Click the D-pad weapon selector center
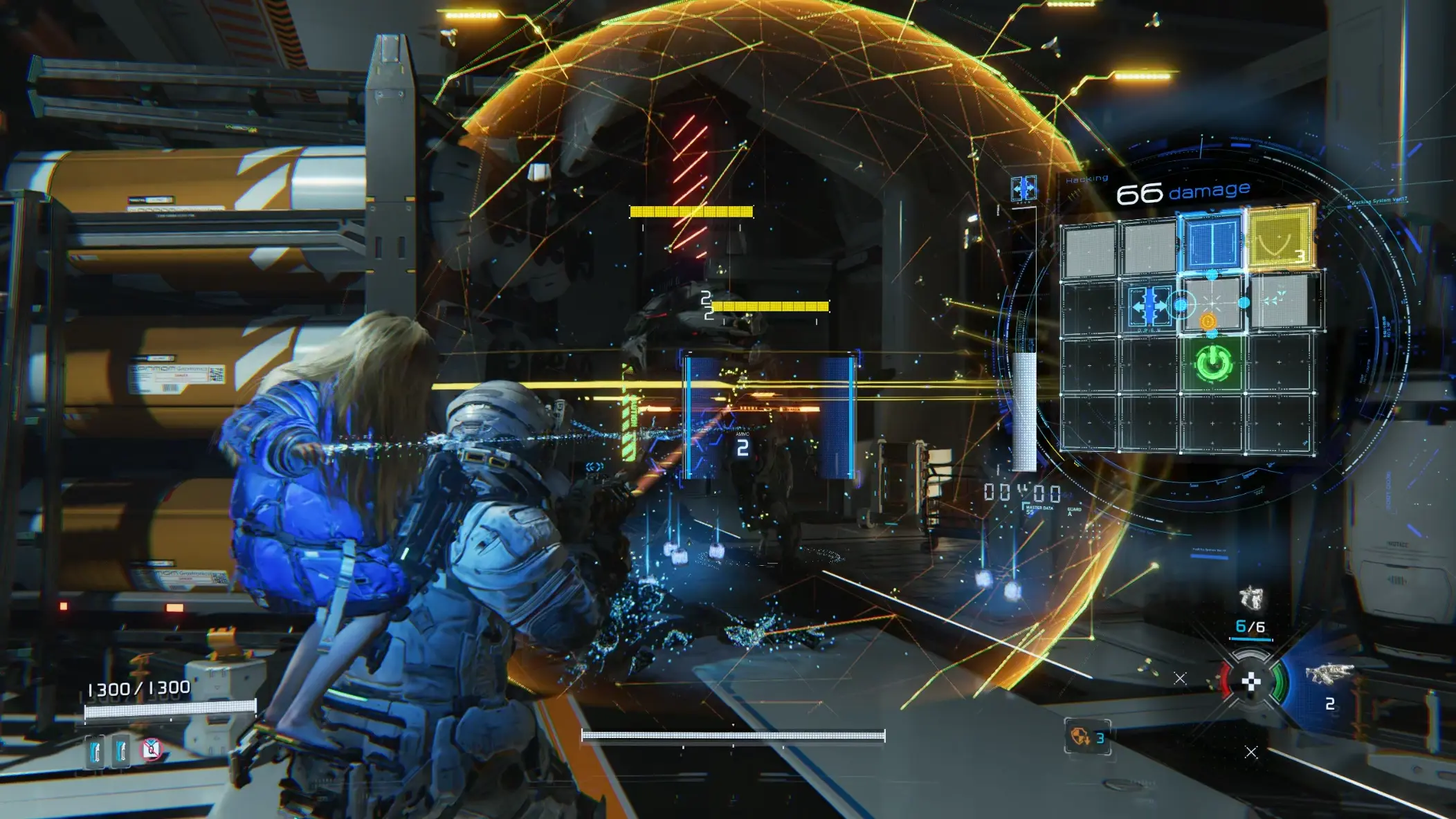 pos(1251,683)
